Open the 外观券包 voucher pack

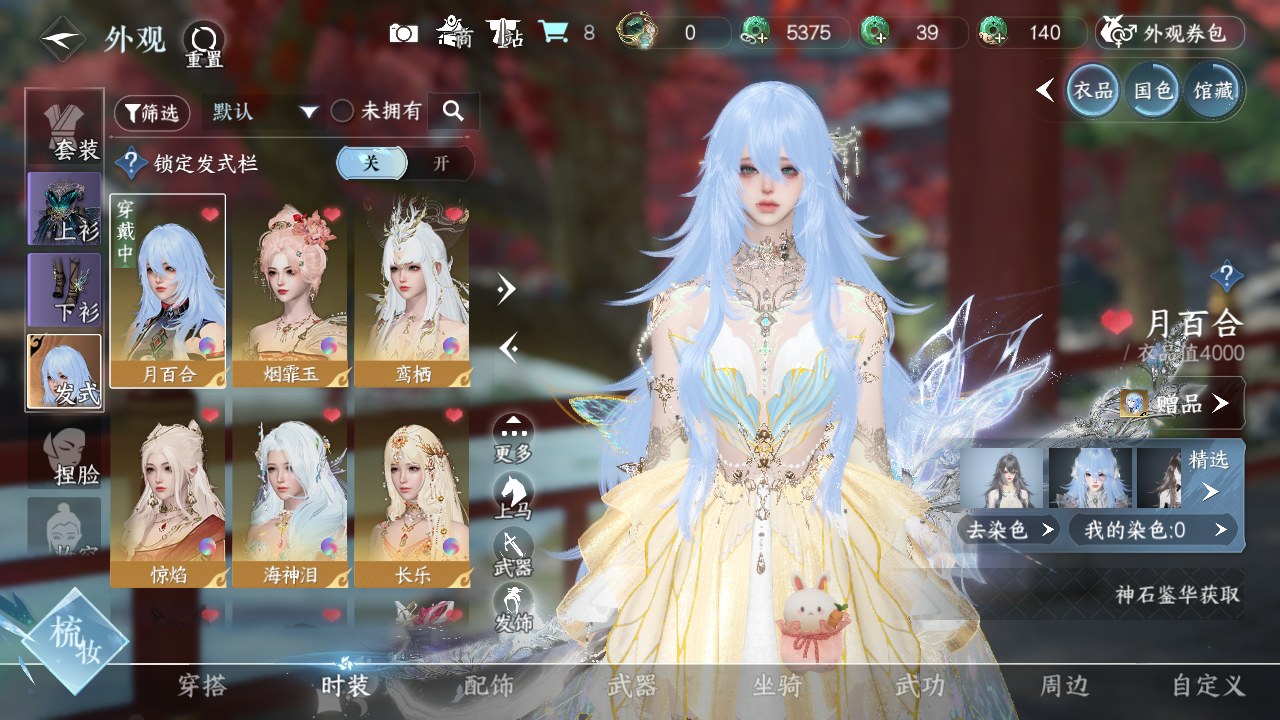pos(1170,33)
